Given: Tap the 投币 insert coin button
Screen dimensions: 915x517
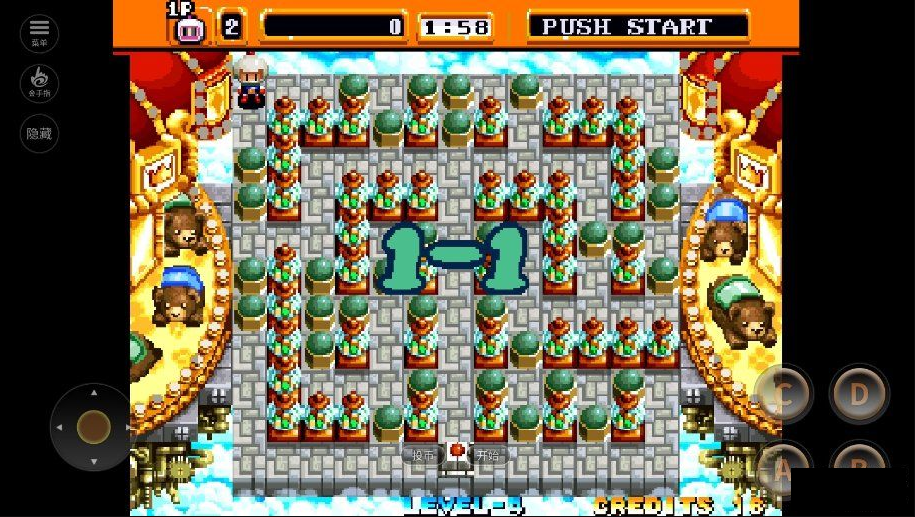Looking at the screenshot, I should point(424,456).
